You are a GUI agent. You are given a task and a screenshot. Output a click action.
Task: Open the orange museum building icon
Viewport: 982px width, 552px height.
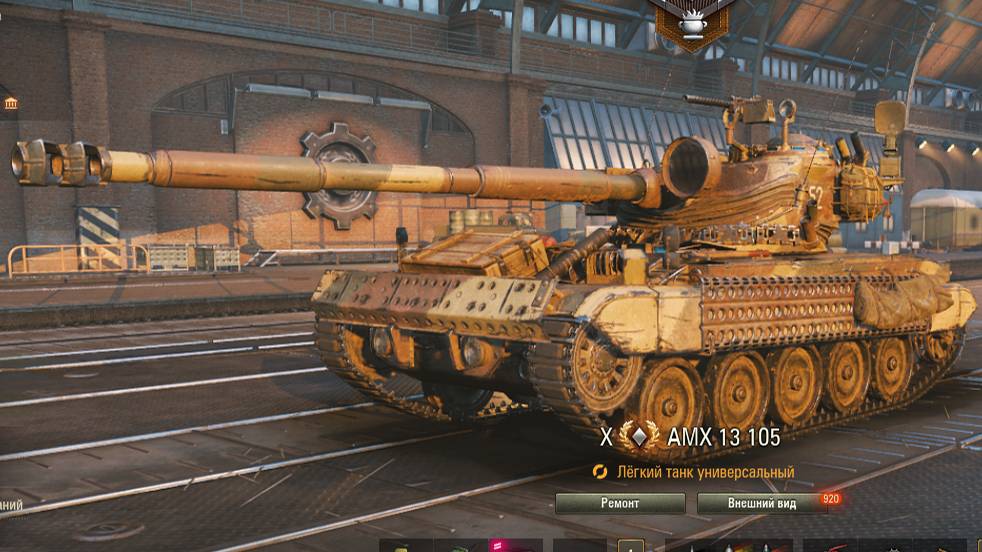pyautogui.click(x=10, y=104)
